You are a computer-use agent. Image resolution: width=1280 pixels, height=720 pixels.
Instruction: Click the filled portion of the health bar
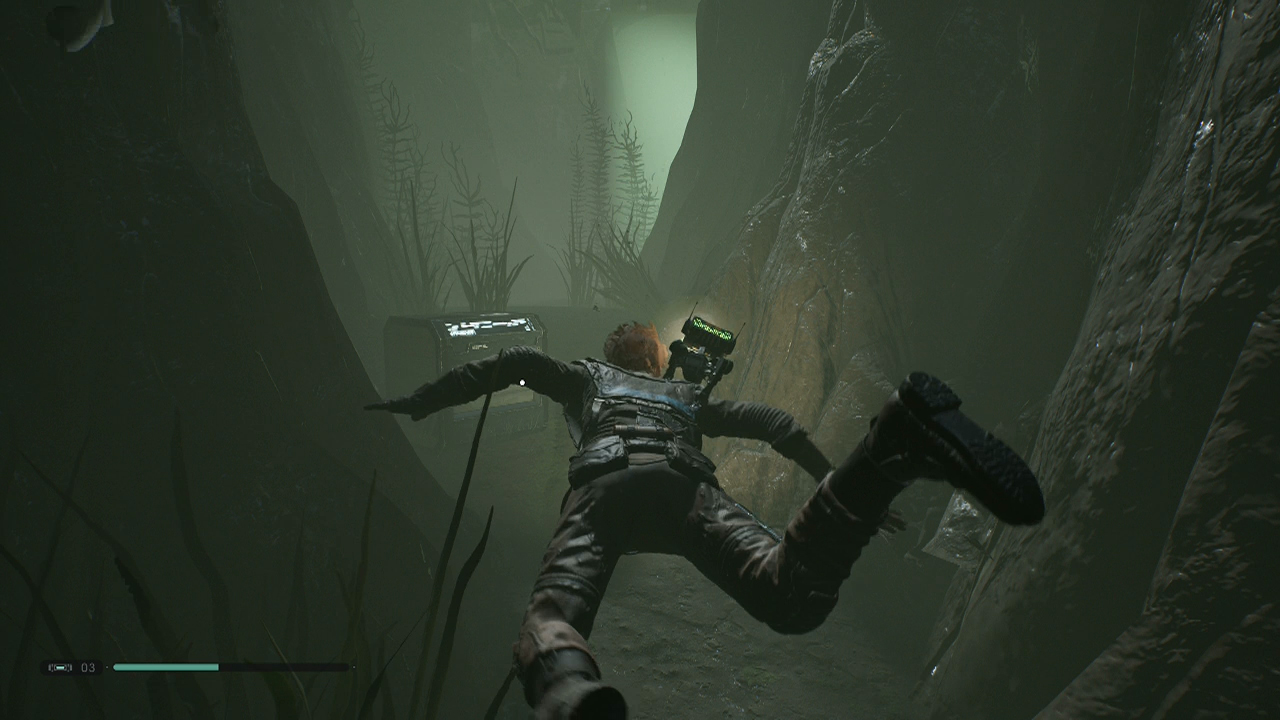tap(165, 667)
